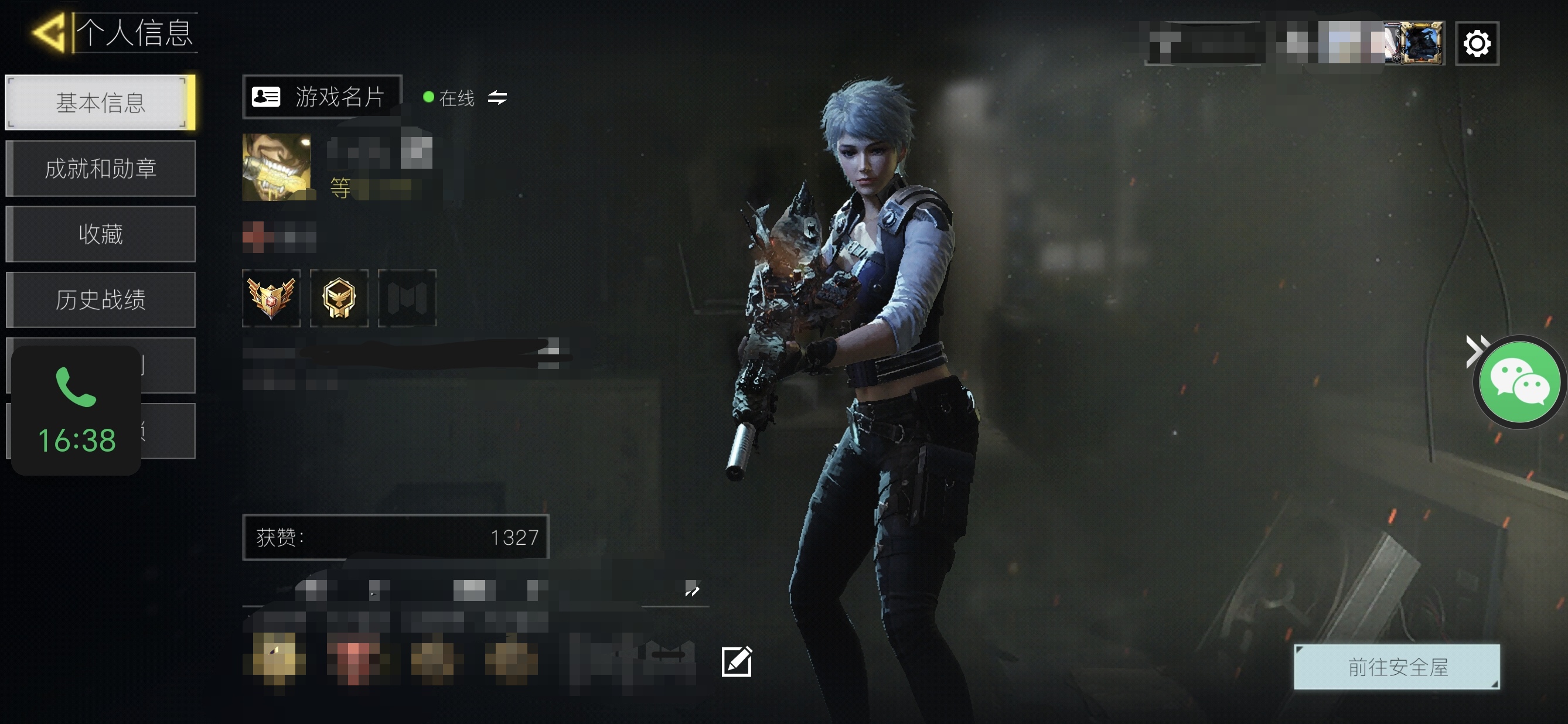The image size is (1568, 724).
Task: Select the 基本信息 tab
Action: pos(100,102)
